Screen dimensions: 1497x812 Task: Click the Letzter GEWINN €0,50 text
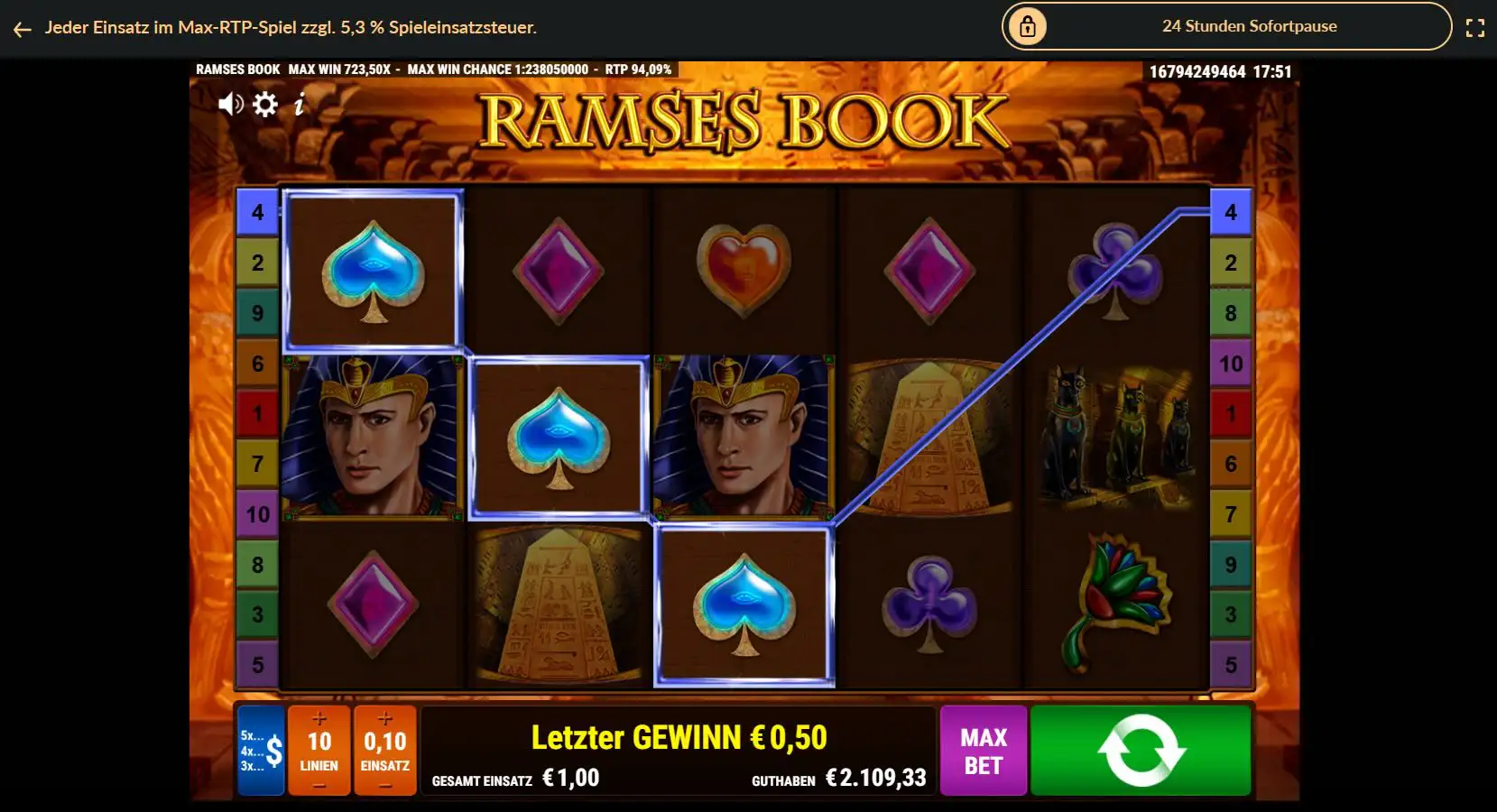[679, 736]
